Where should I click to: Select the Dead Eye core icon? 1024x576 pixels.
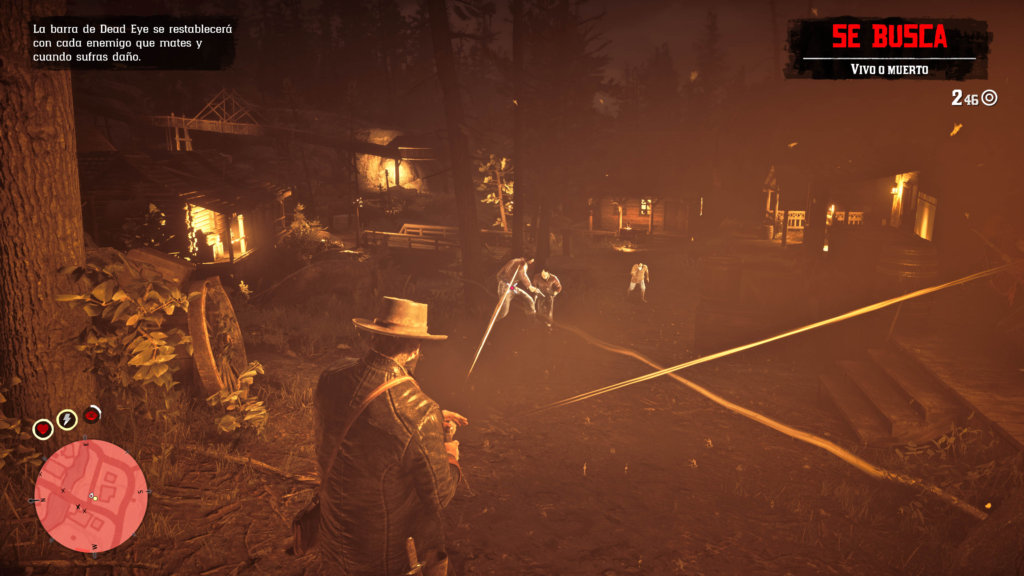pos(92,413)
